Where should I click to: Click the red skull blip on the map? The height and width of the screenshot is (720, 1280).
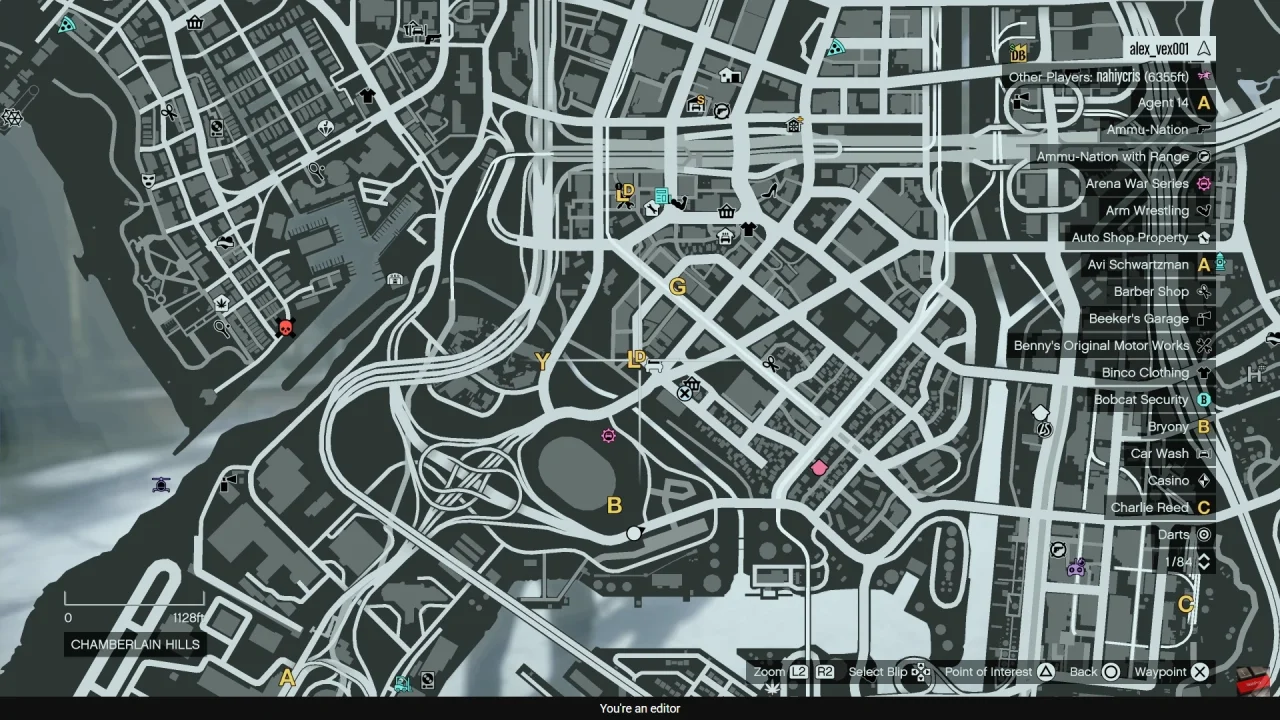point(285,327)
